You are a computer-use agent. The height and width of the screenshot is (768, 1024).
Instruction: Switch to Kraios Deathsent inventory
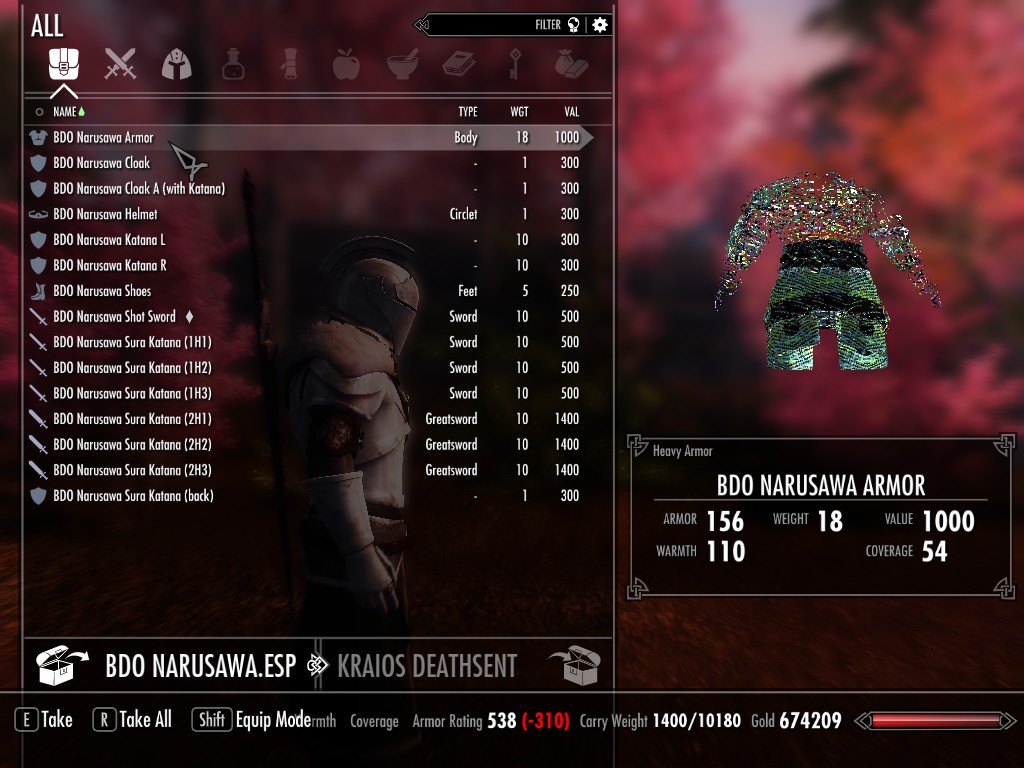pos(427,666)
